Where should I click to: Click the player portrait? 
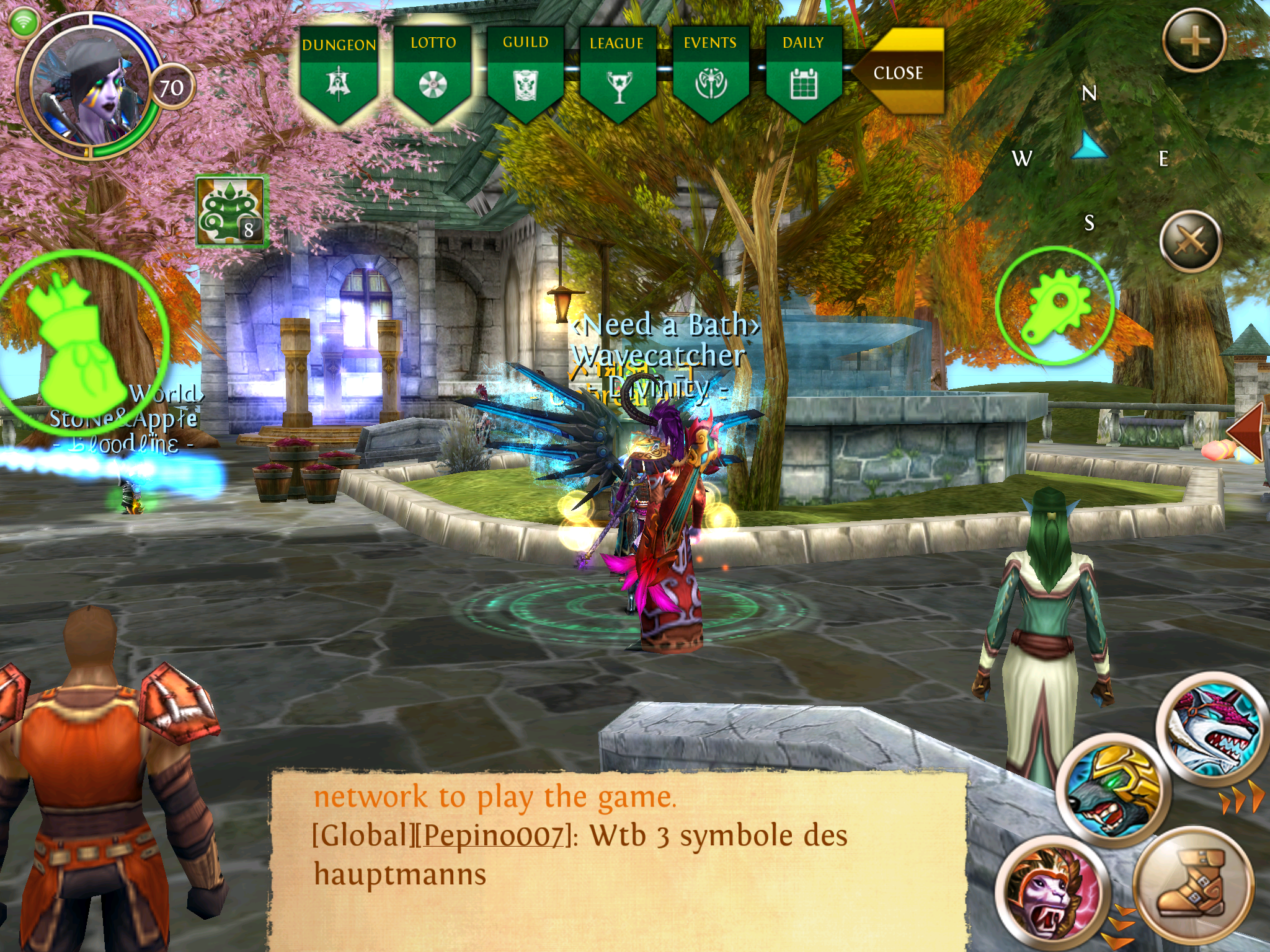coord(87,87)
